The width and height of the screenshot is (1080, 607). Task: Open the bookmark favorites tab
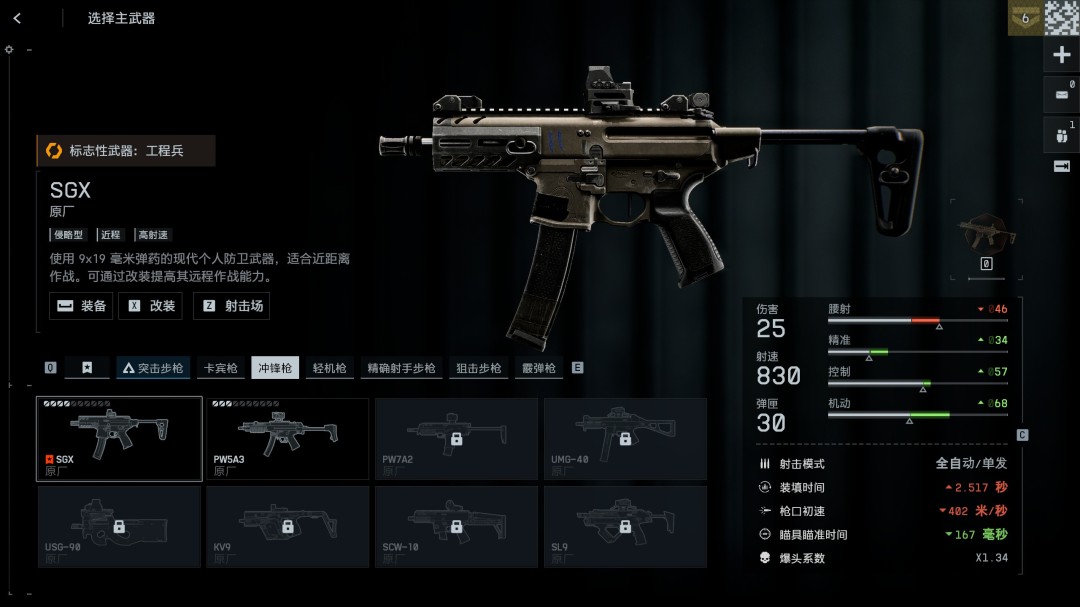tap(87, 368)
